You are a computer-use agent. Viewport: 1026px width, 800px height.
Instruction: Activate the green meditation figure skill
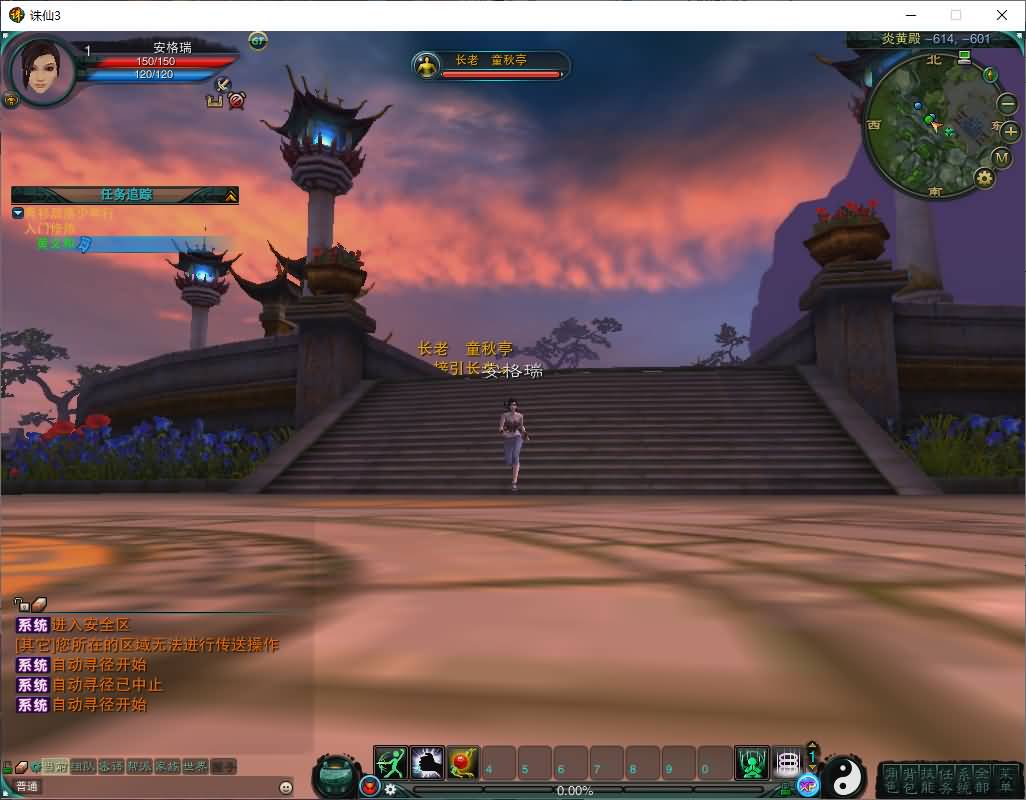[x=751, y=764]
